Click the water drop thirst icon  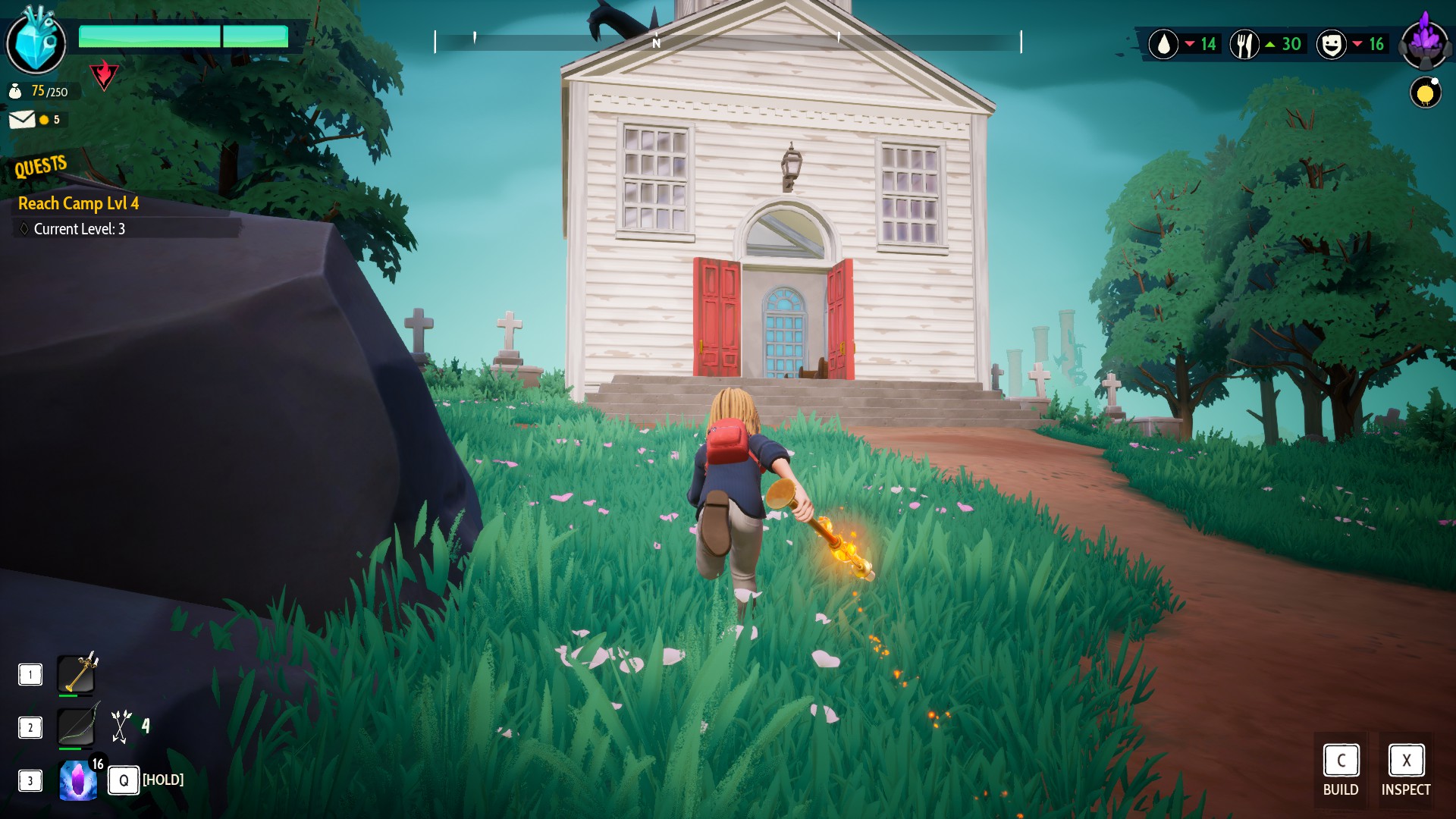(1163, 44)
